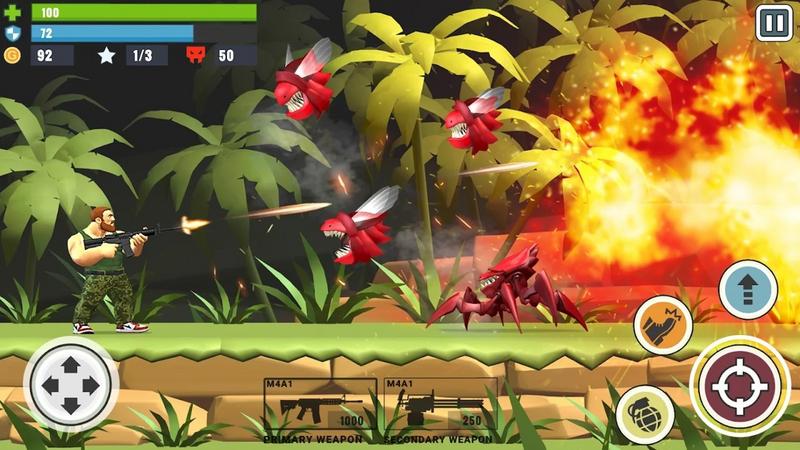Tap the crosshair fire button
The height and width of the screenshot is (450, 800).
coord(740,385)
